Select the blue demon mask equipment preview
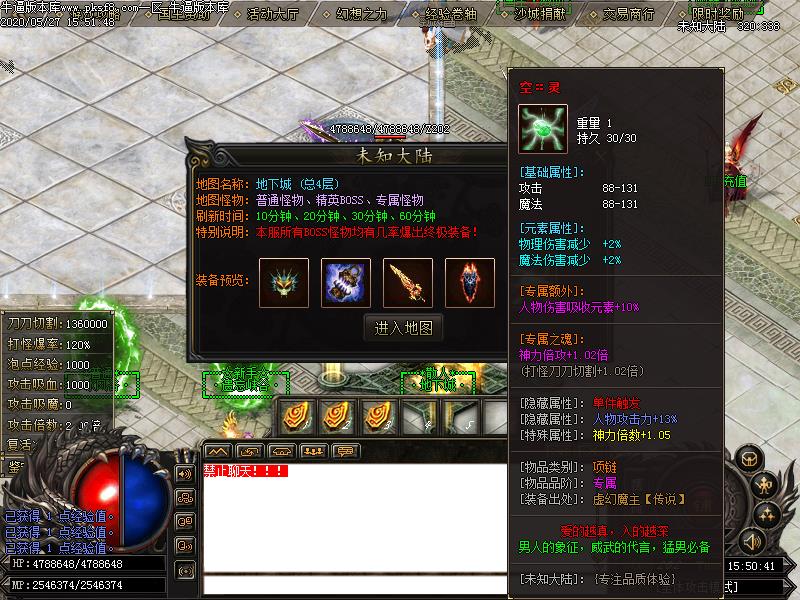Screen dimensions: 800x600 click(283, 282)
